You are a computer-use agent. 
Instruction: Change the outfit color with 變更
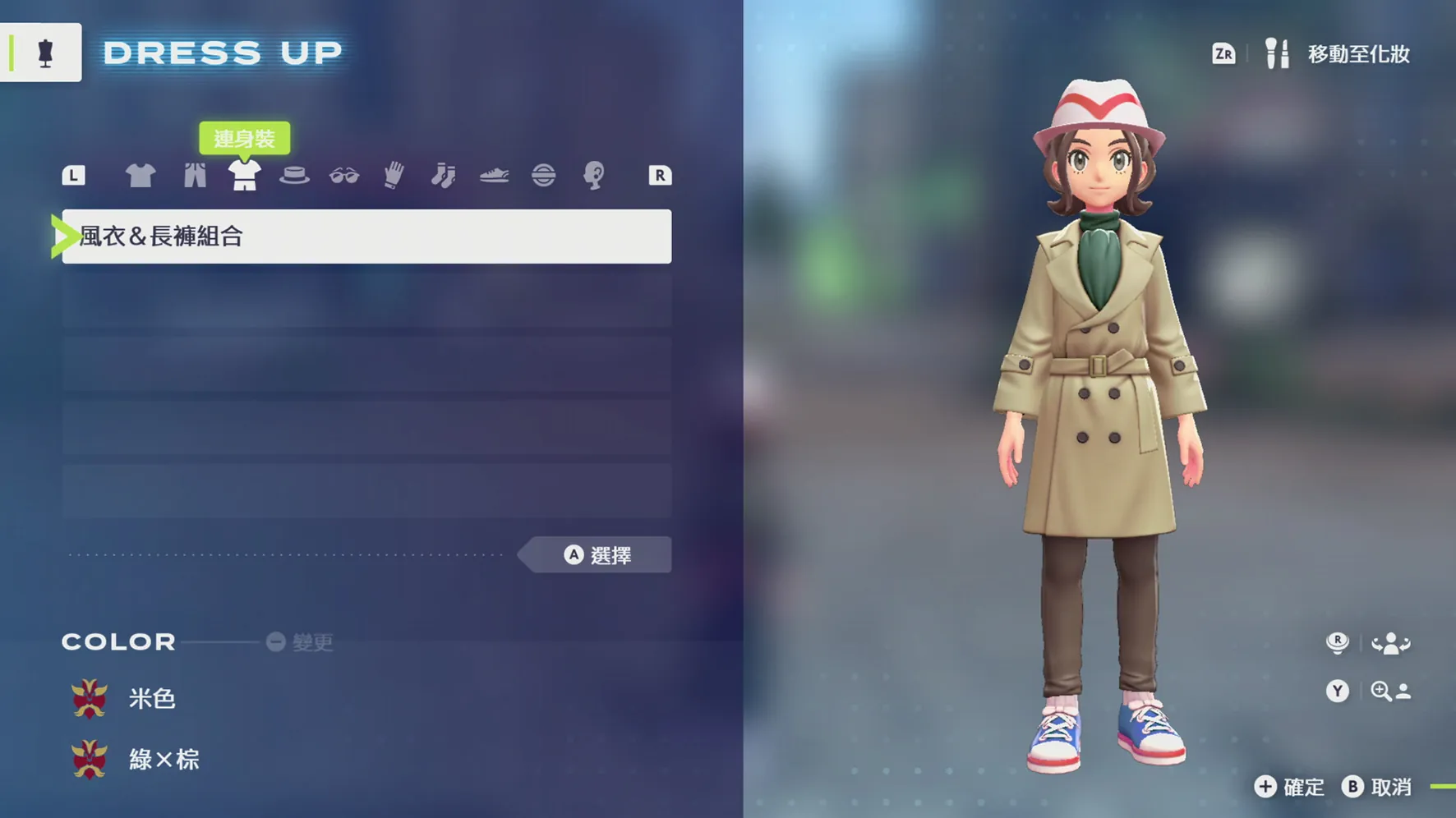[x=301, y=642]
